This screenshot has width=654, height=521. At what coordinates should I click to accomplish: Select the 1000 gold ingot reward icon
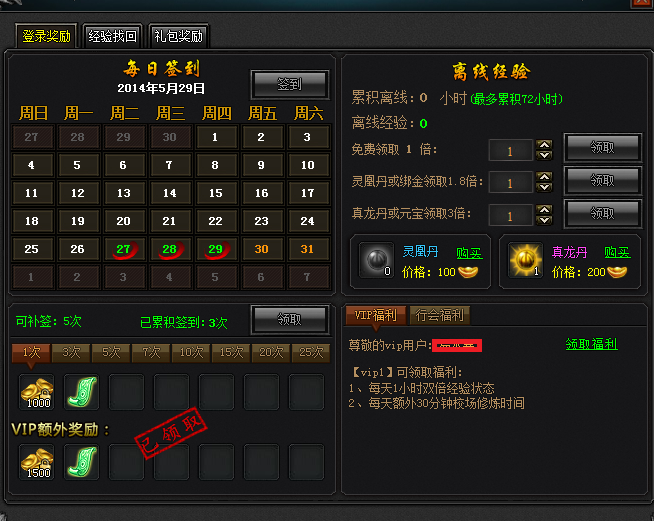coord(37,392)
